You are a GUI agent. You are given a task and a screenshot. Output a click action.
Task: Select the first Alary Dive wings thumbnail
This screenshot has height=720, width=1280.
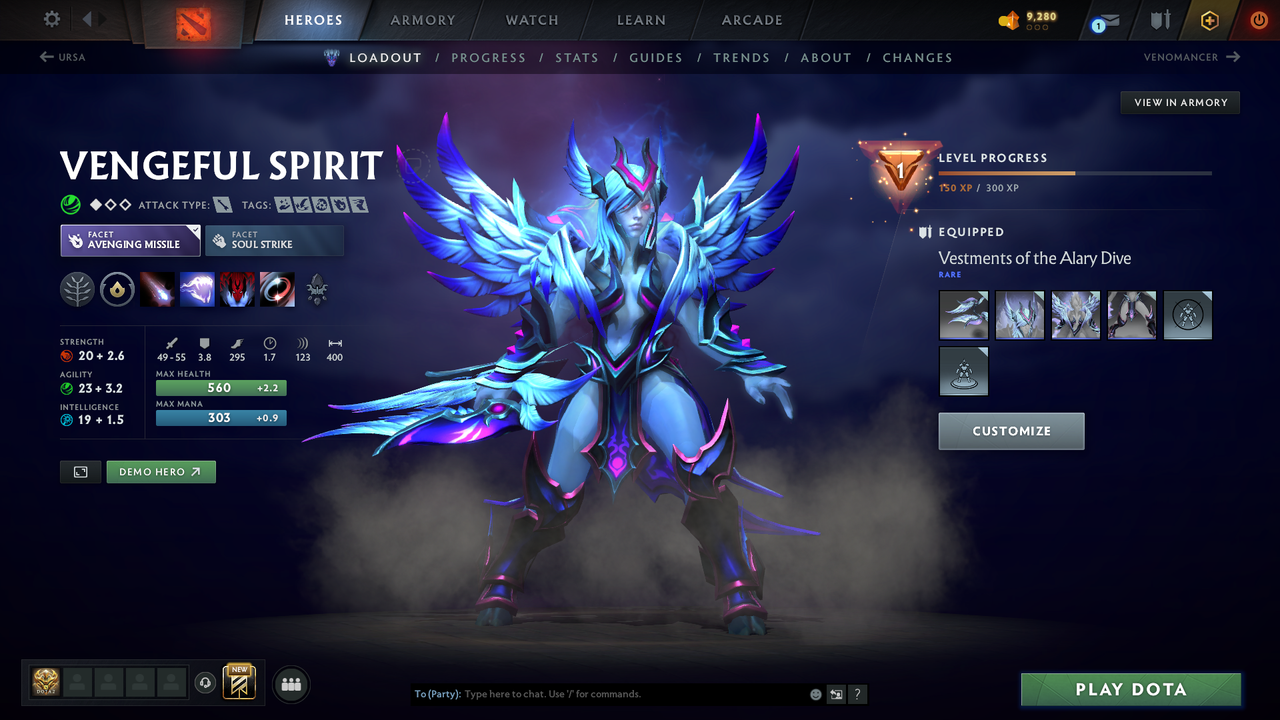963,315
